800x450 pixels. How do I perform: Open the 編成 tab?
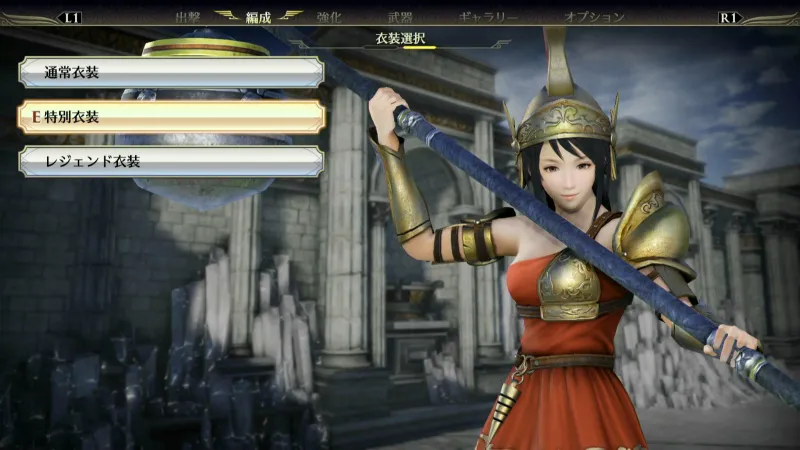(258, 17)
